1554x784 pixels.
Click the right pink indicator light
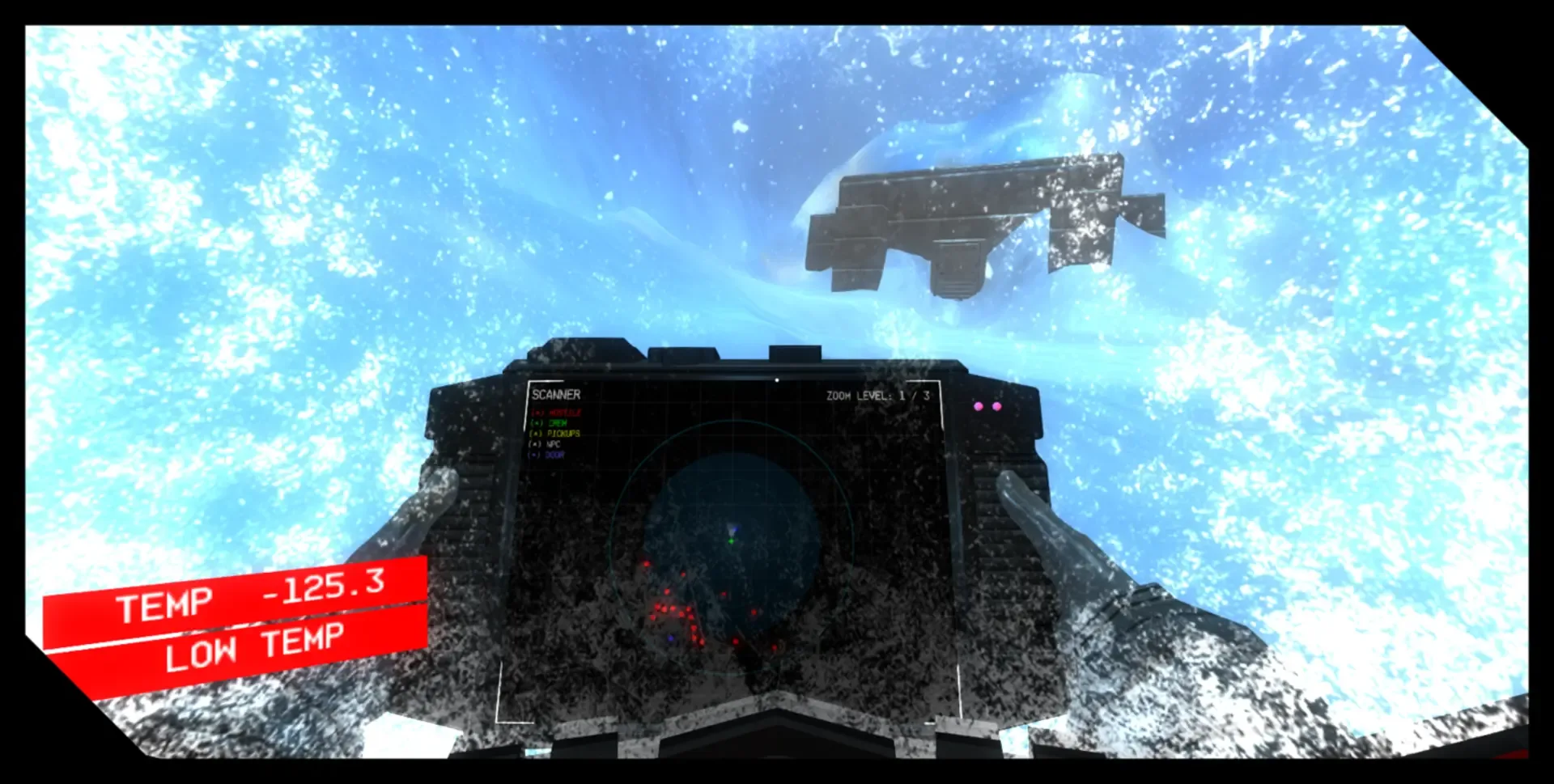coord(996,407)
